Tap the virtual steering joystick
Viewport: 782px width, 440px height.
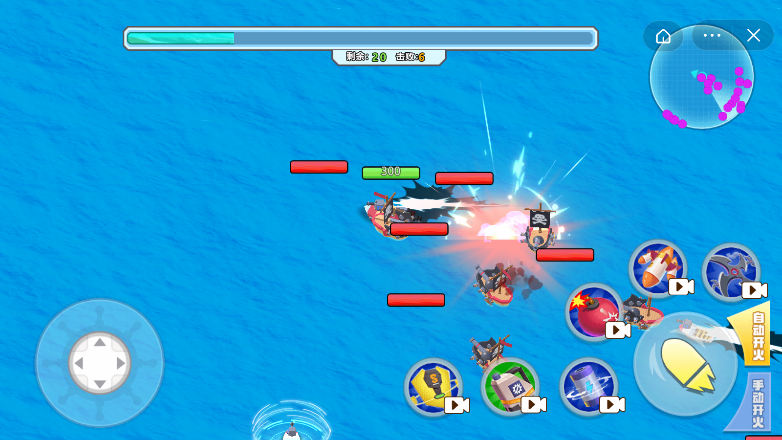pyautogui.click(x=99, y=362)
